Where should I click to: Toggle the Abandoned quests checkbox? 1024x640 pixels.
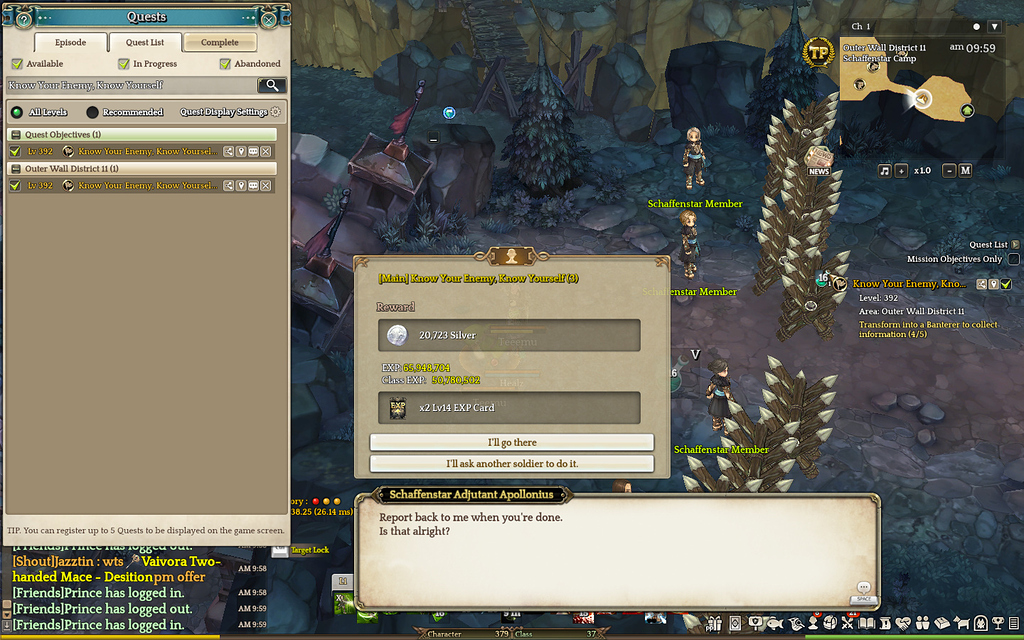tap(225, 64)
